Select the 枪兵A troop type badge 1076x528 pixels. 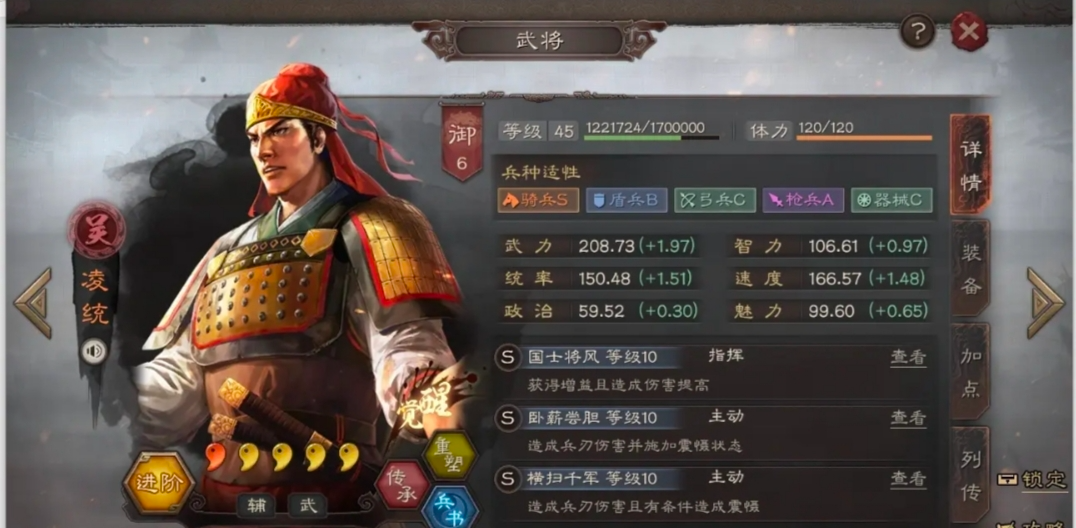click(803, 200)
